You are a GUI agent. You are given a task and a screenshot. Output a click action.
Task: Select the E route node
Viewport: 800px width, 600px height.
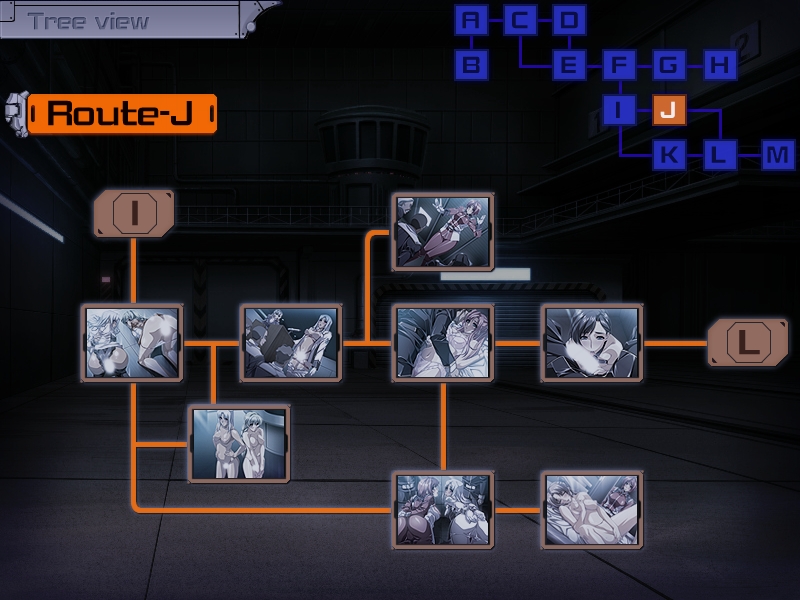click(x=569, y=66)
